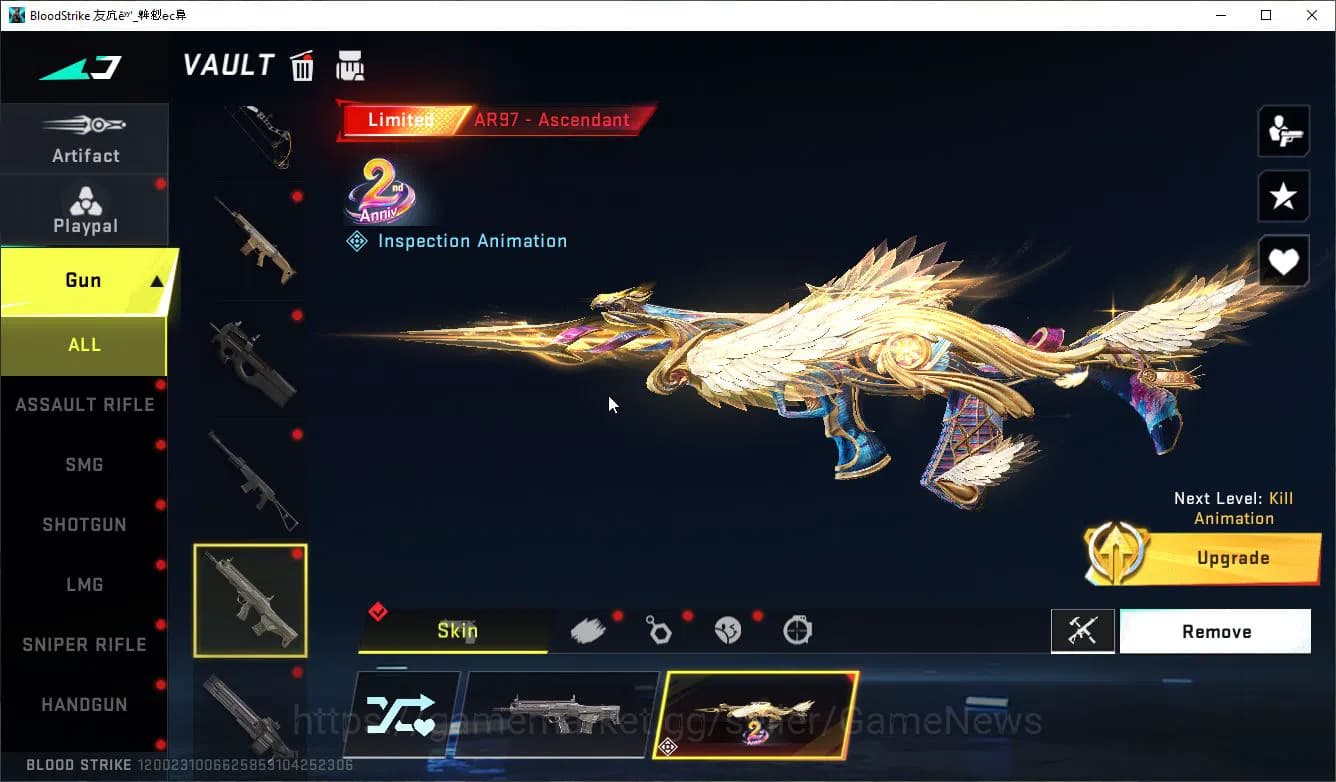Open the star showcase icon
The height and width of the screenshot is (782, 1336).
point(1283,196)
